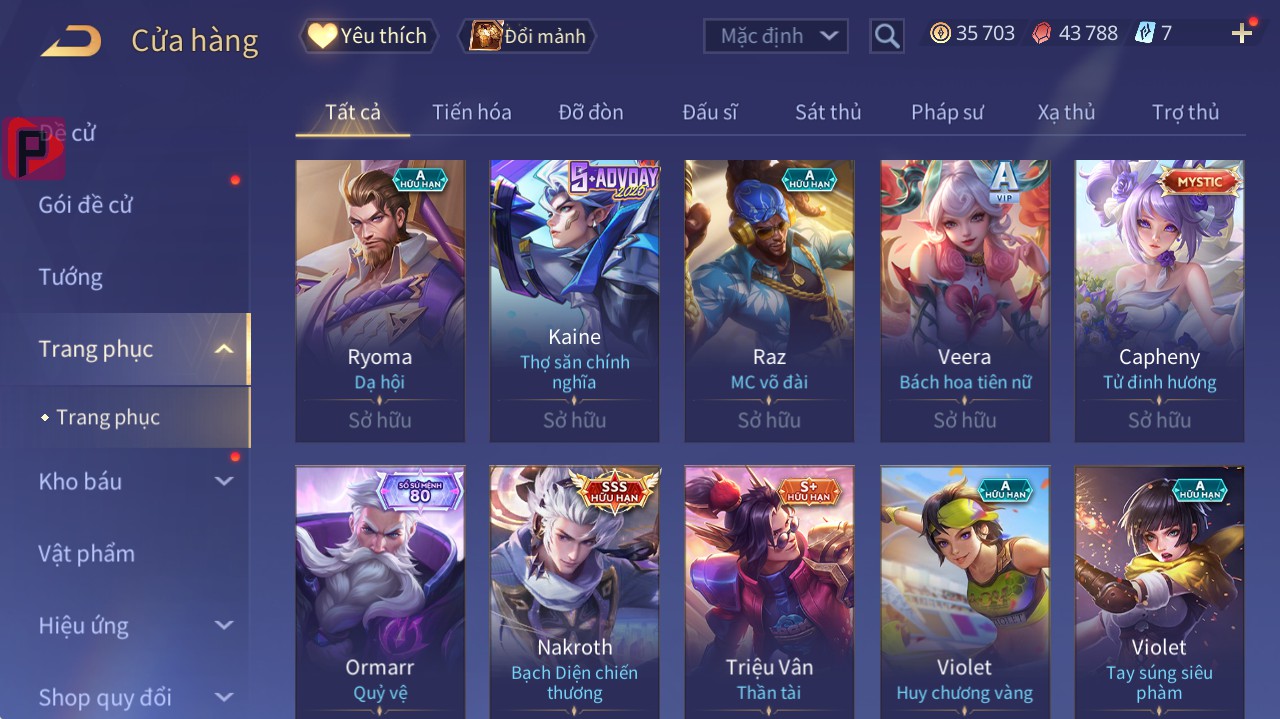This screenshot has height=719, width=1280.
Task: Switch to the Tiến hóa tab
Action: [x=471, y=112]
